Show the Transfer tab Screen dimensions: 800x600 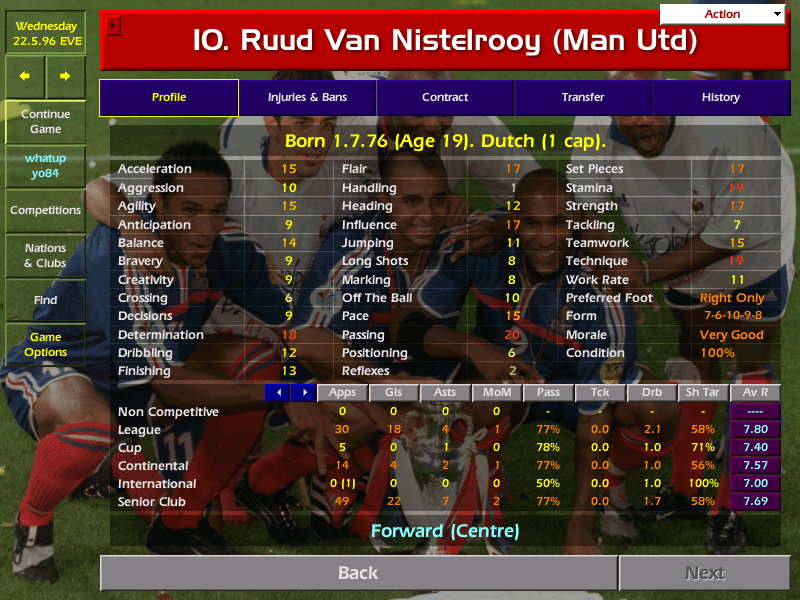583,97
